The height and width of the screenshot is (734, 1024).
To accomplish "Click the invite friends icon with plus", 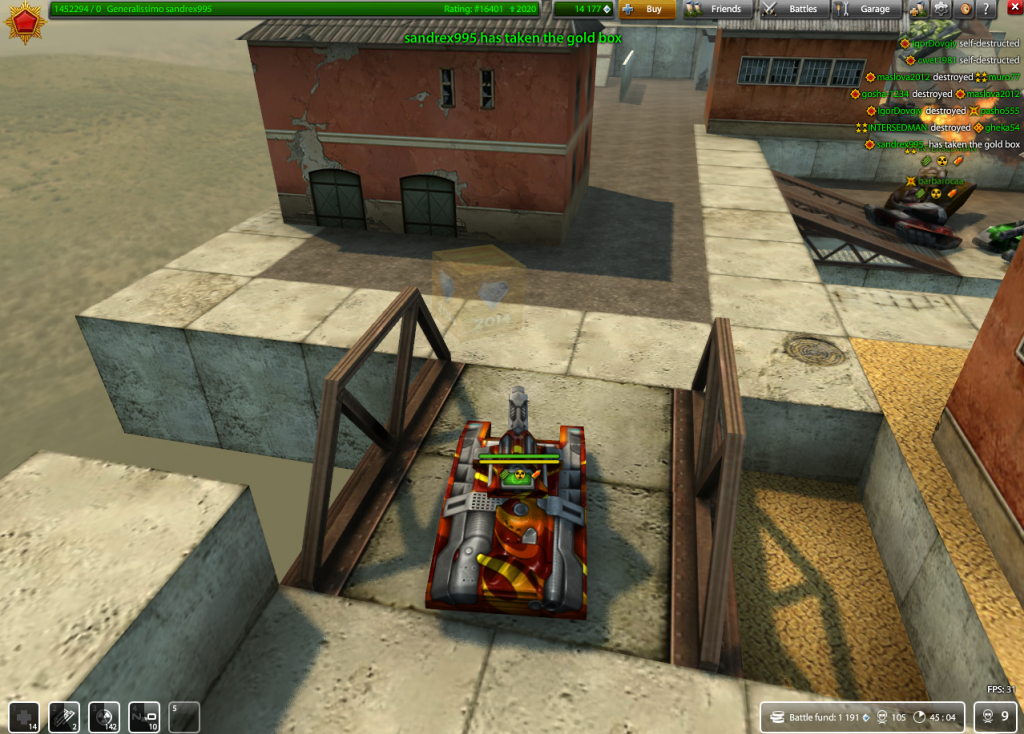I will (917, 9).
